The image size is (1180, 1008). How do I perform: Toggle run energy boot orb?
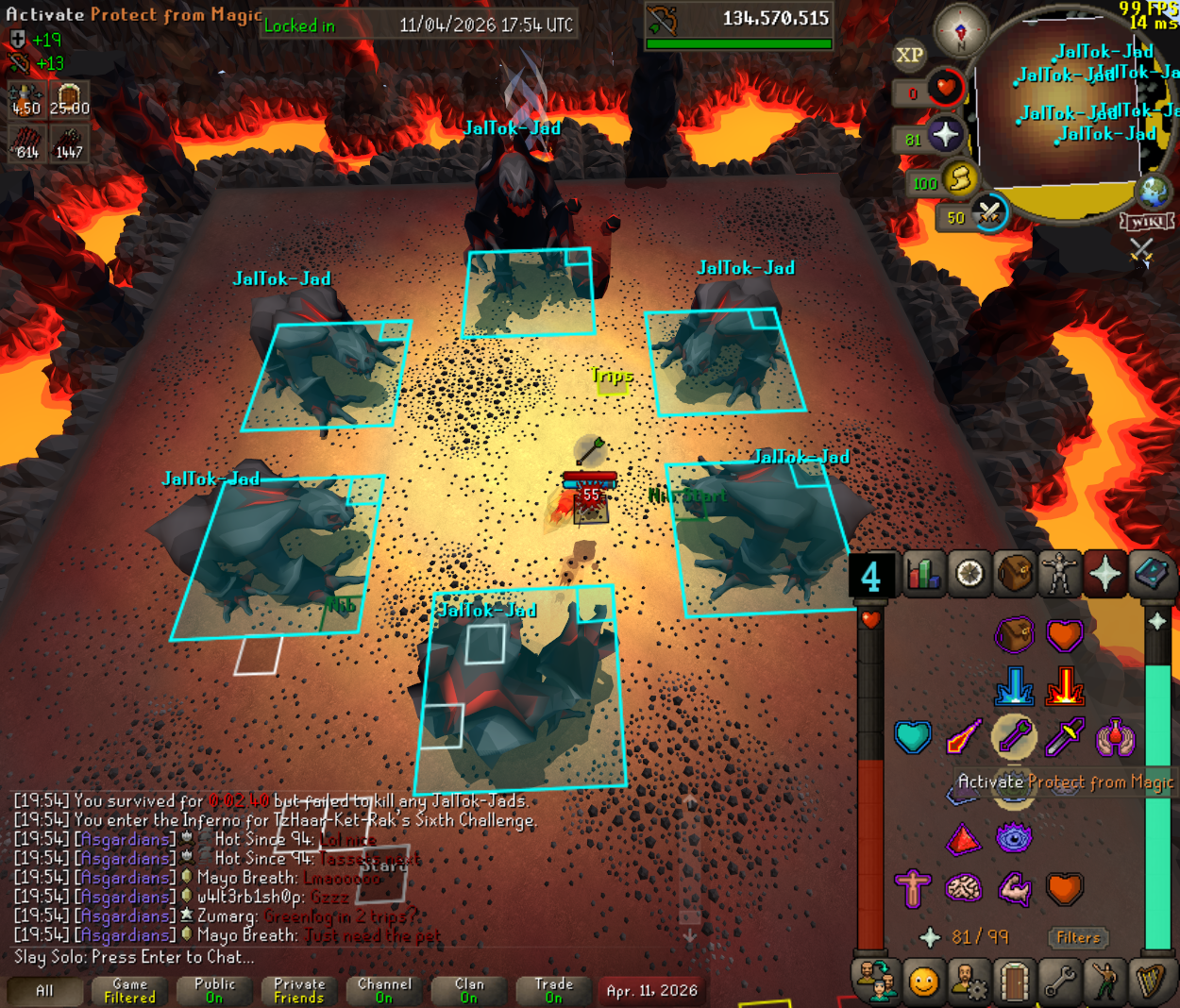pos(958,179)
